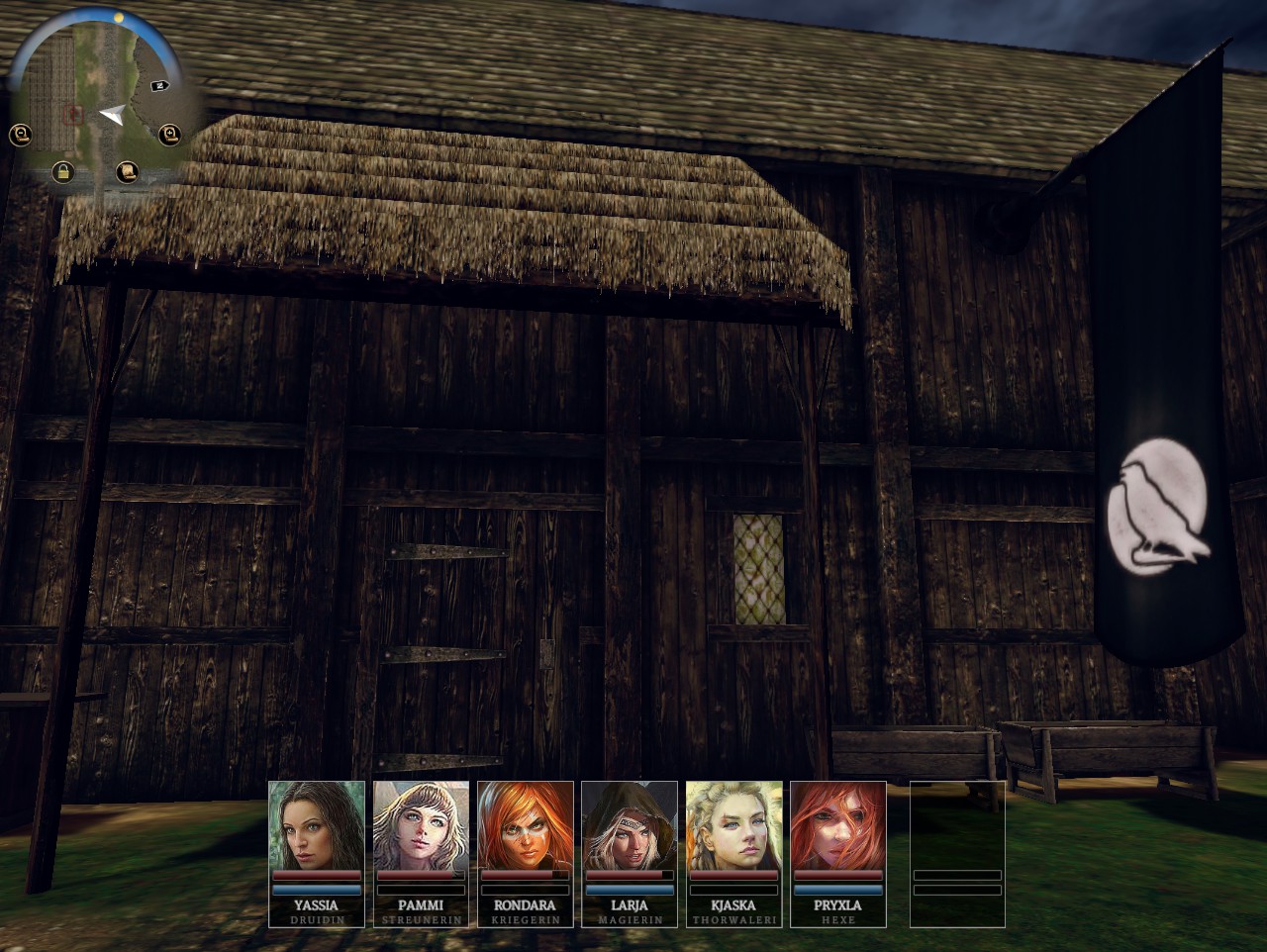This screenshot has height=952, width=1267.
Task: Click the circular minimap
Action: click(94, 99)
